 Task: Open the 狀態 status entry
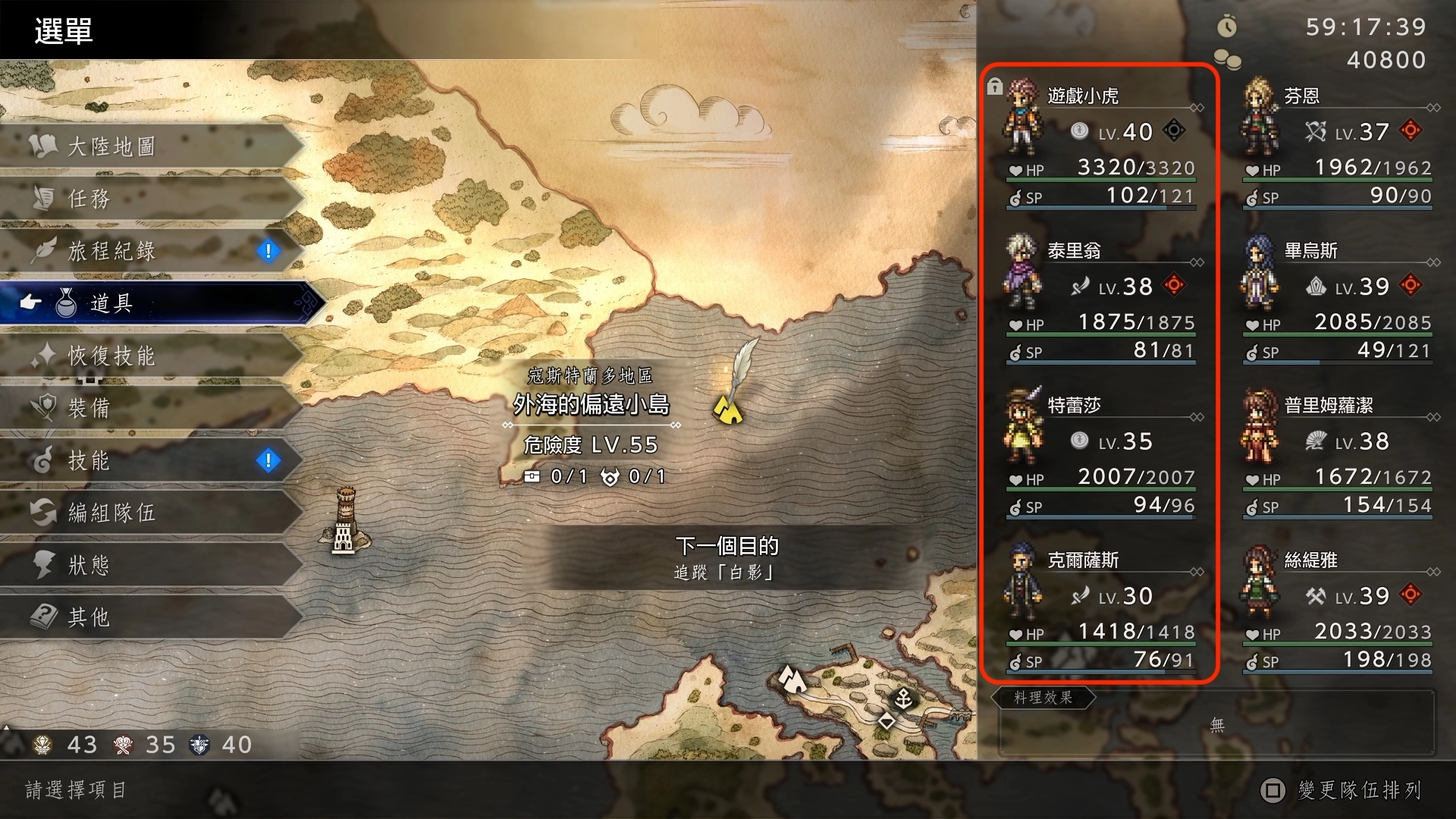coord(152,565)
